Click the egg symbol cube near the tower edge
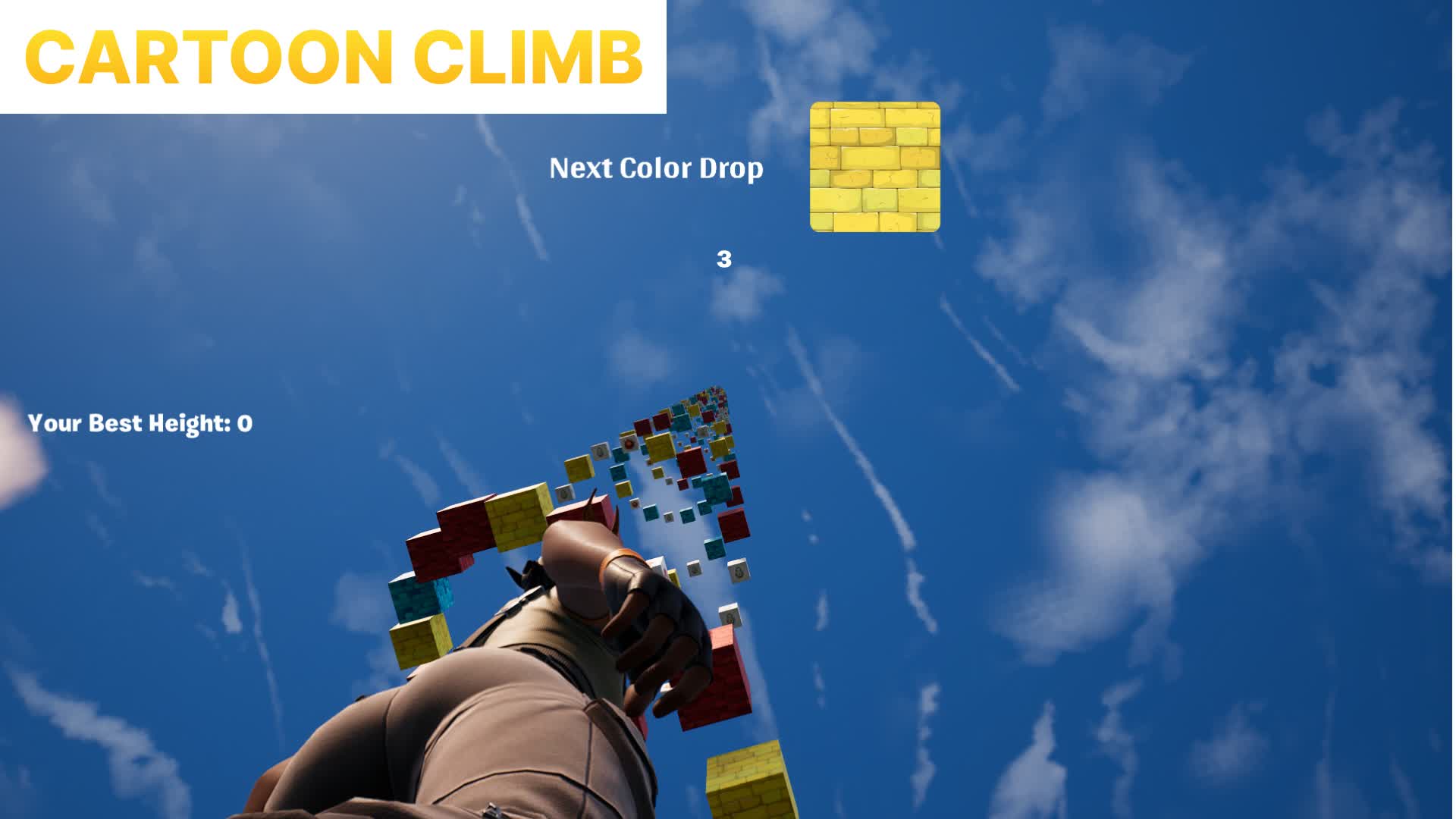 (629, 442)
